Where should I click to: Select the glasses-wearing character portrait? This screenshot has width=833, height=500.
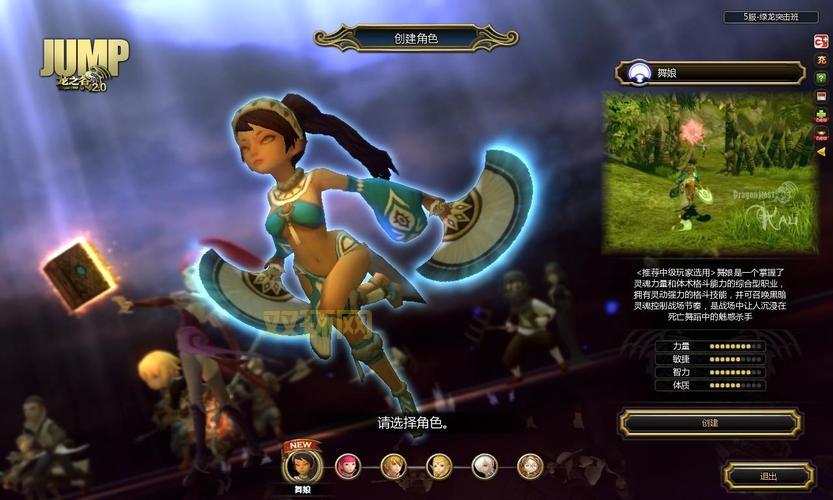point(530,466)
